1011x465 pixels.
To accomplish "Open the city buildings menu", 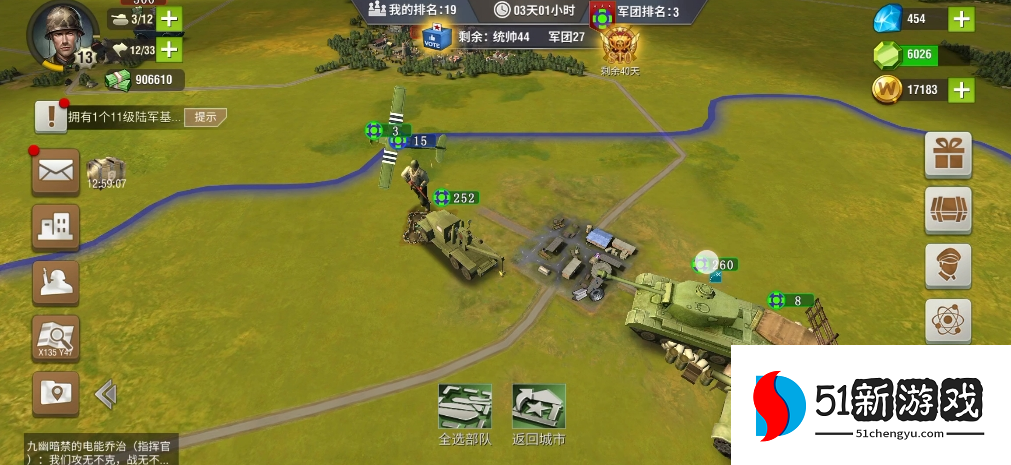I will (56, 228).
